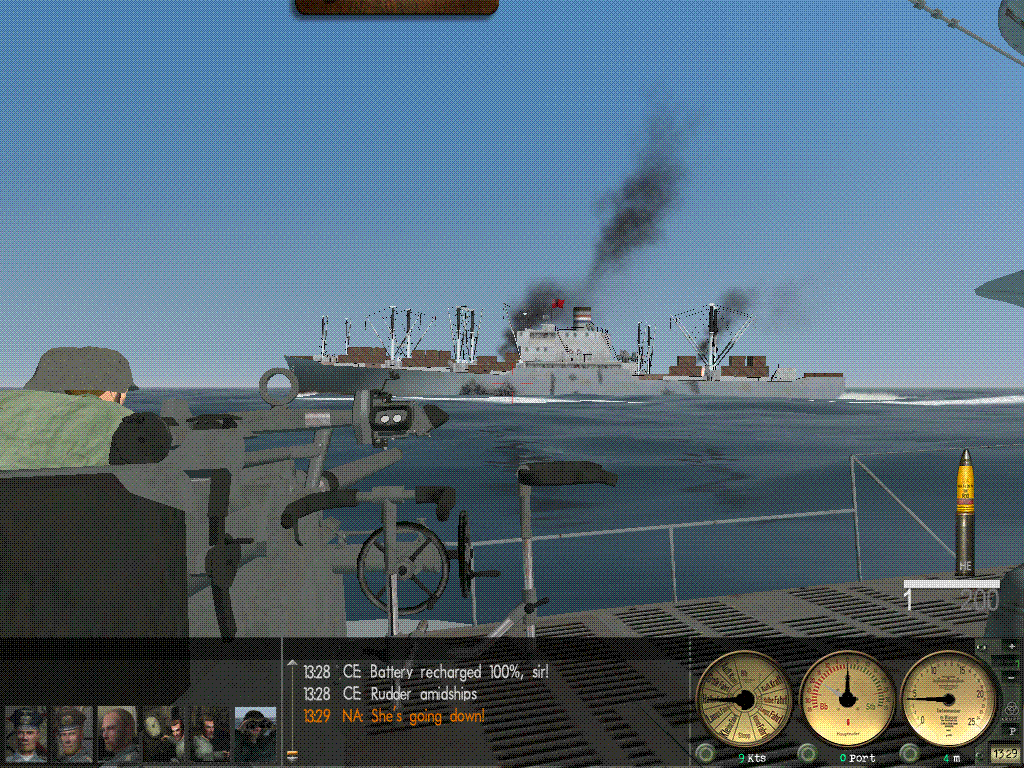
Task: Toggle the knob under the depth gauge
Action: [x=910, y=752]
